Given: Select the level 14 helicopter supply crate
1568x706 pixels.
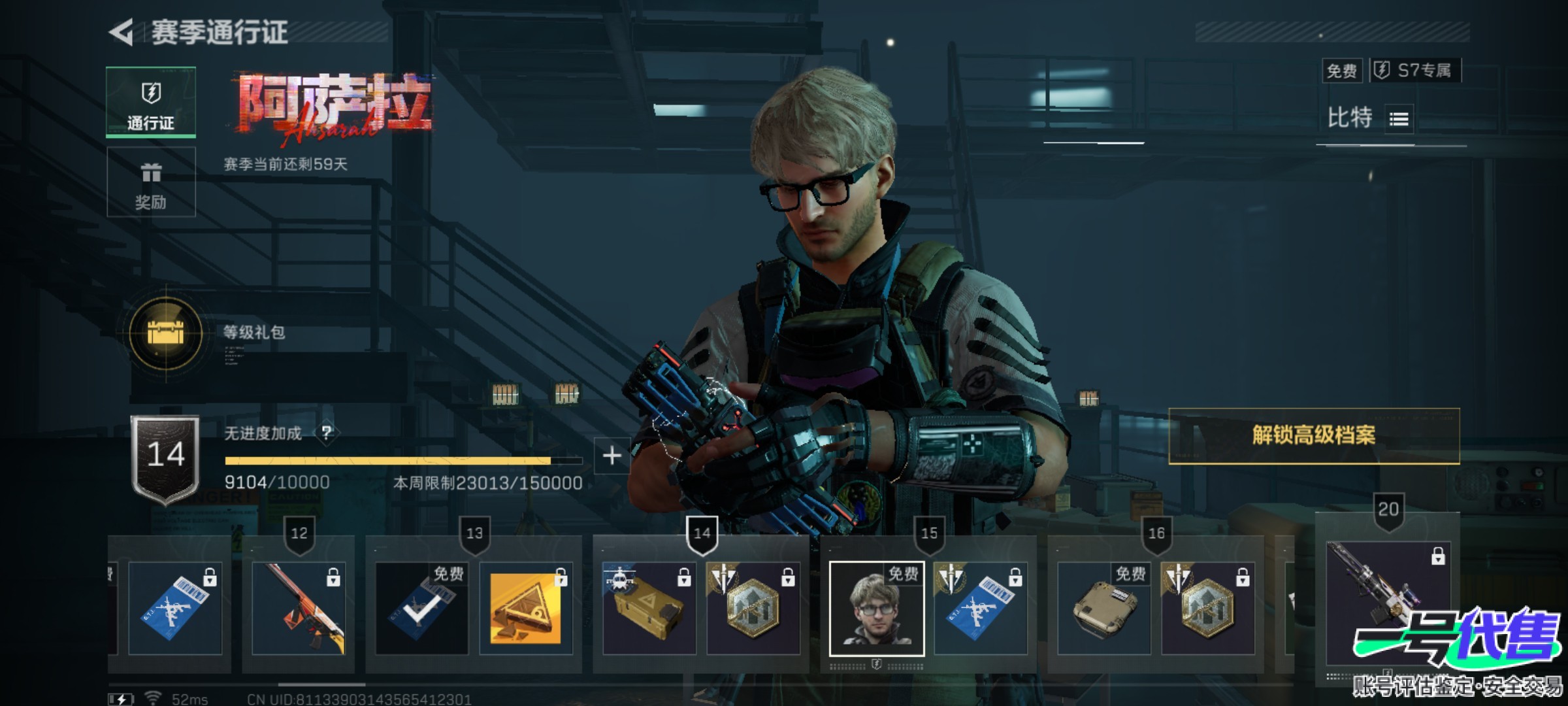Looking at the screenshot, I should tap(649, 608).
